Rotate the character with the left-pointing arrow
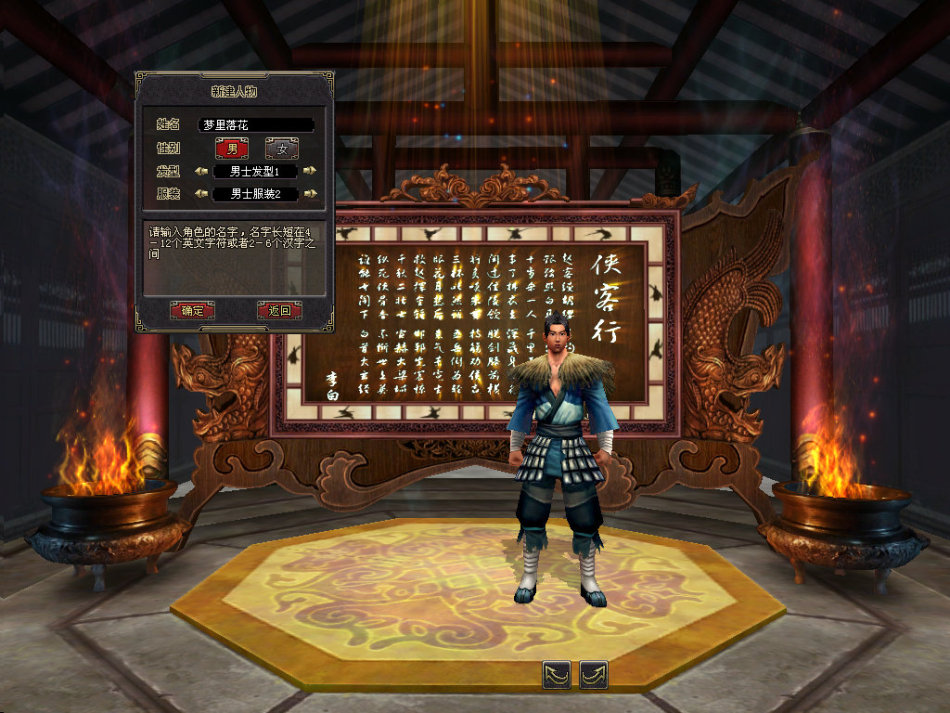950x713 pixels. coord(557,675)
